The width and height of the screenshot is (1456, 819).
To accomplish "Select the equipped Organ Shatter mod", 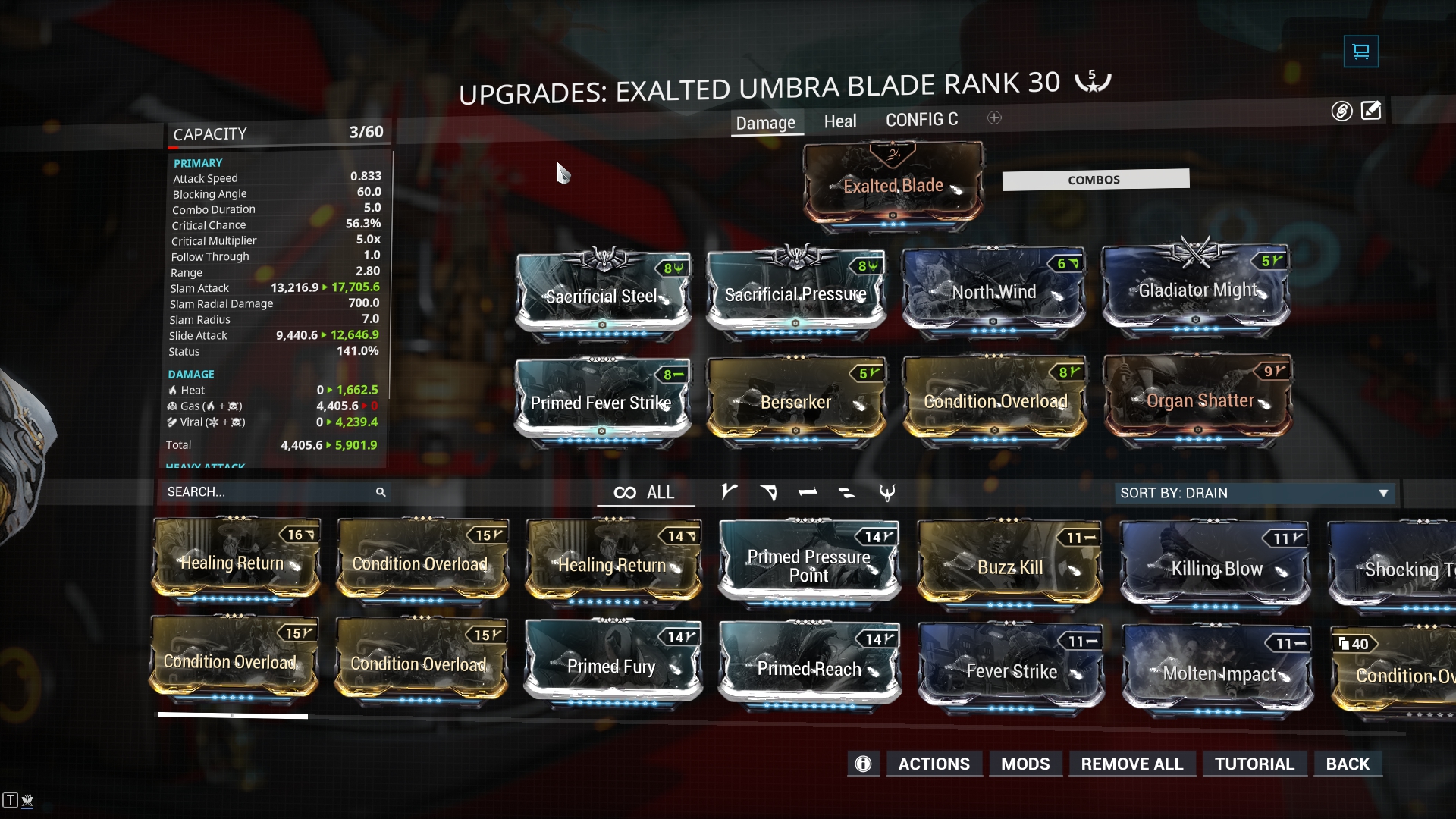I will pyautogui.click(x=1199, y=401).
